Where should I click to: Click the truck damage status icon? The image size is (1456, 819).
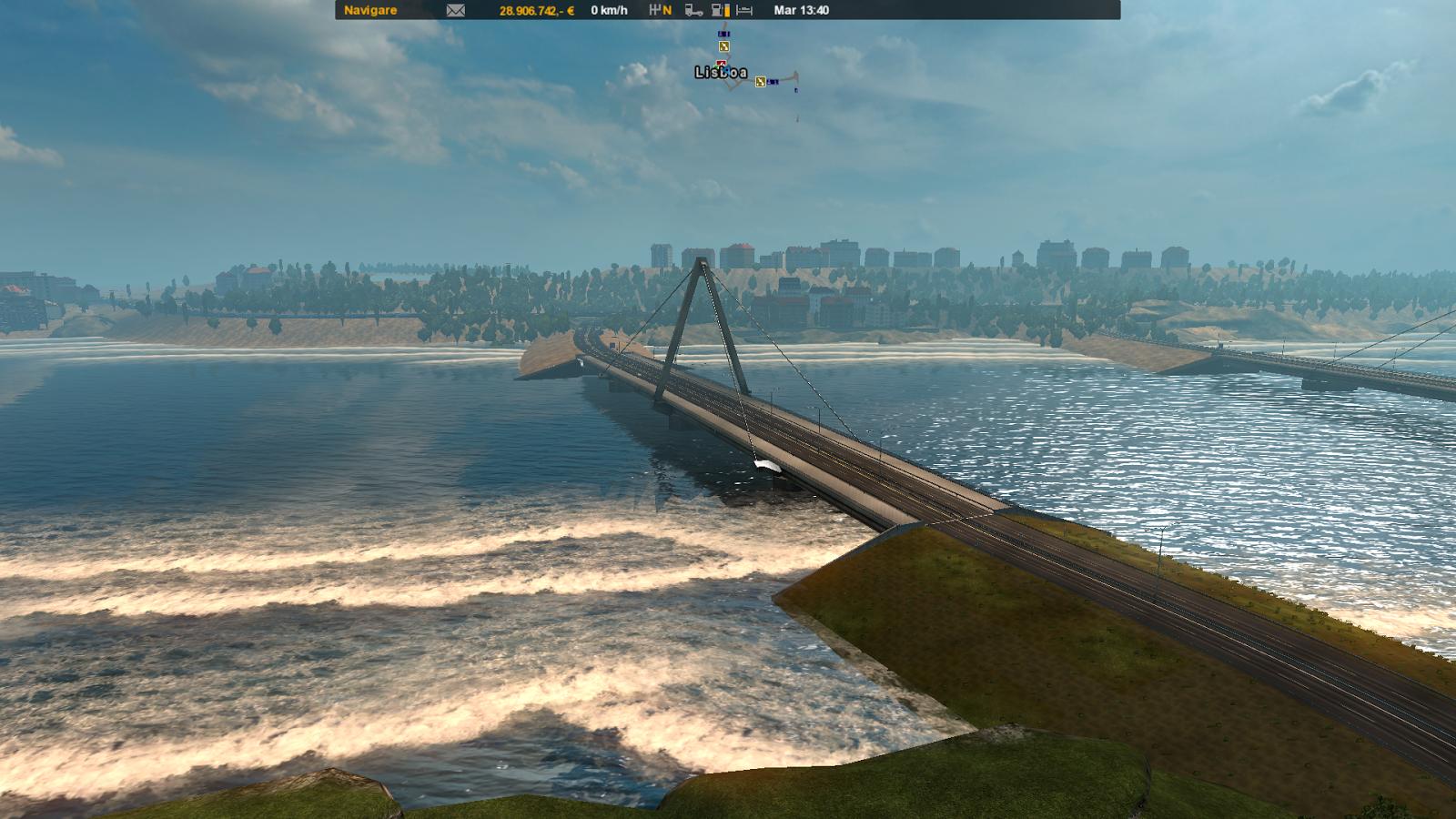pyautogui.click(x=693, y=10)
